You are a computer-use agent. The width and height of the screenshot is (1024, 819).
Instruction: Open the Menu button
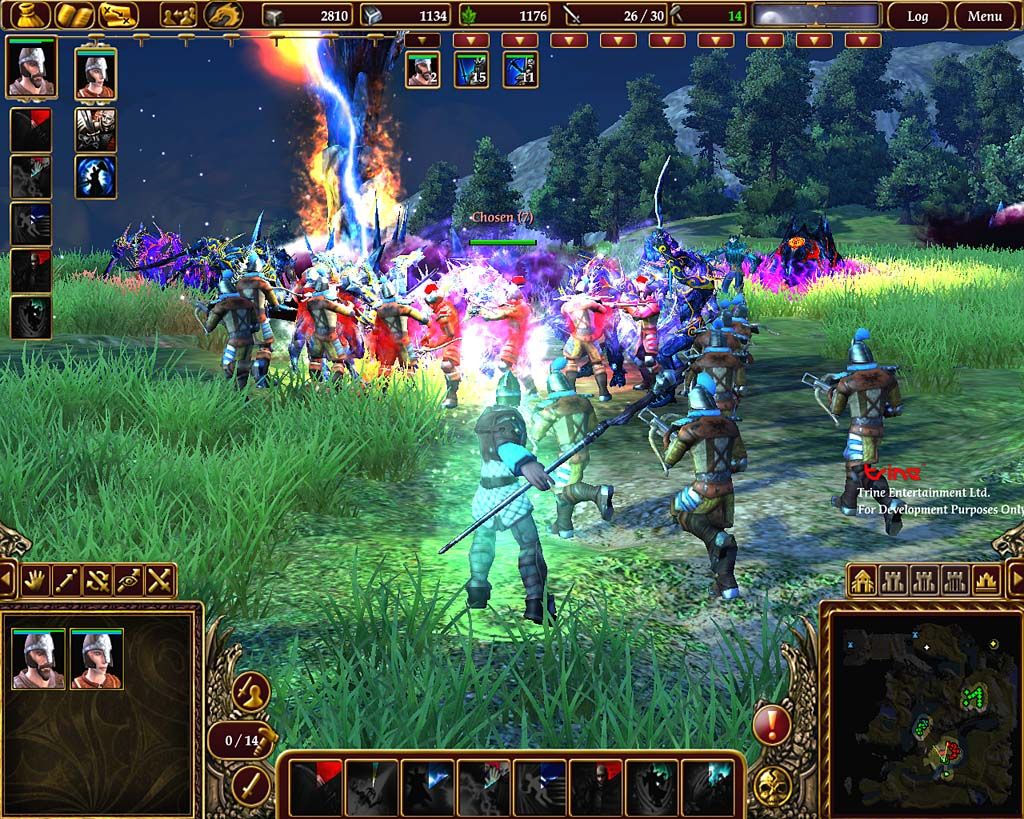(984, 16)
